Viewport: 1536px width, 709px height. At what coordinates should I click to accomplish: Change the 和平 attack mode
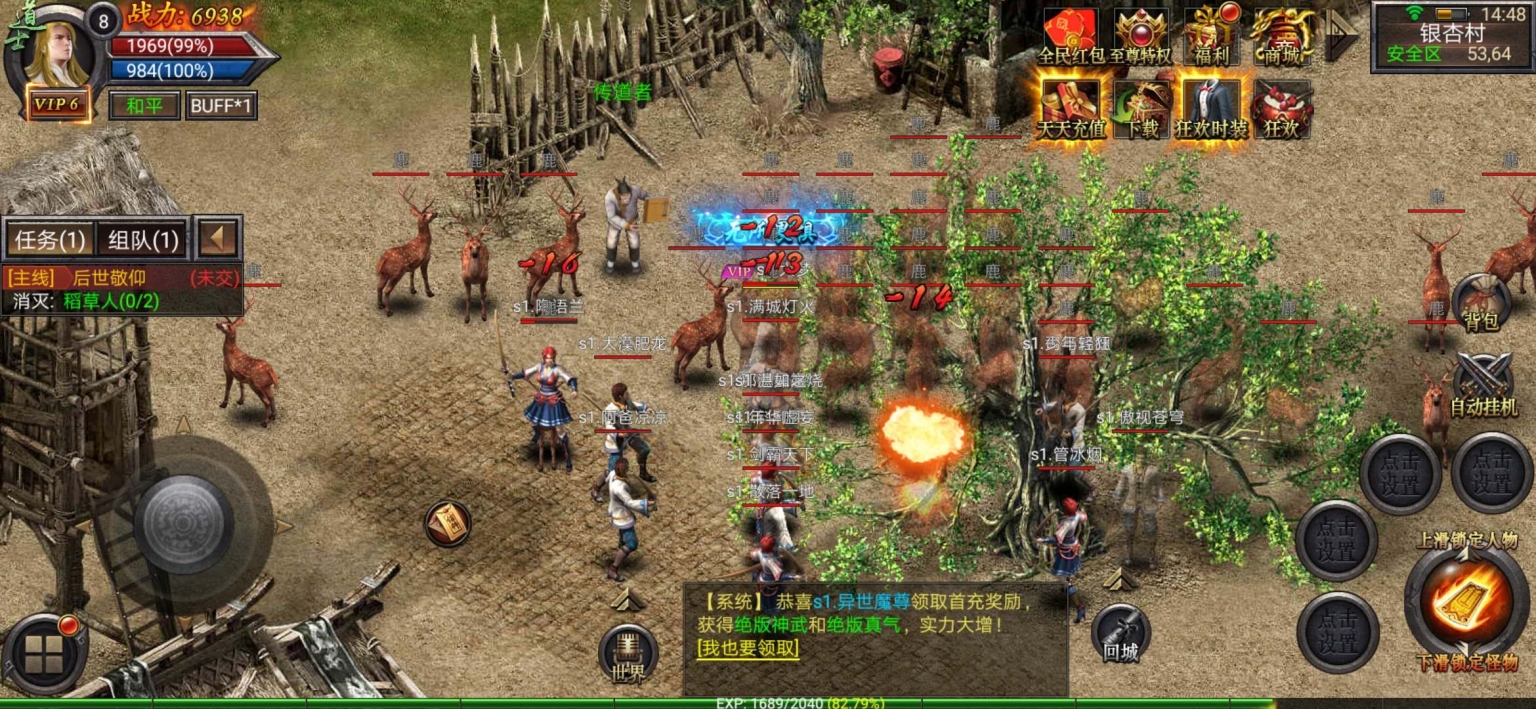click(x=144, y=105)
